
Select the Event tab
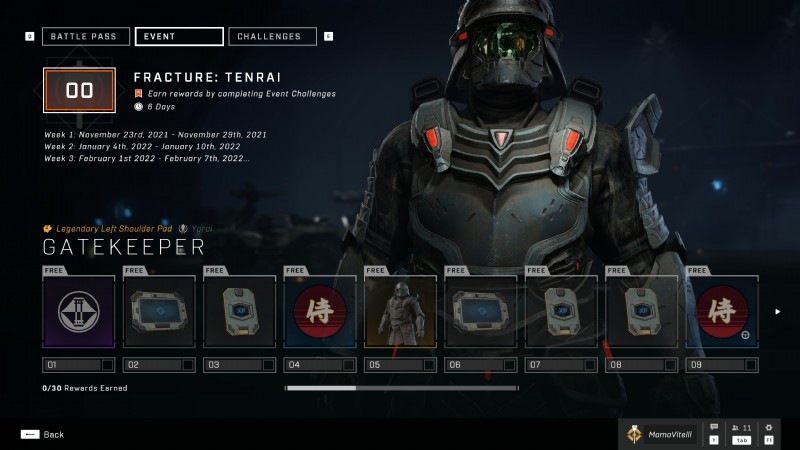tap(178, 37)
